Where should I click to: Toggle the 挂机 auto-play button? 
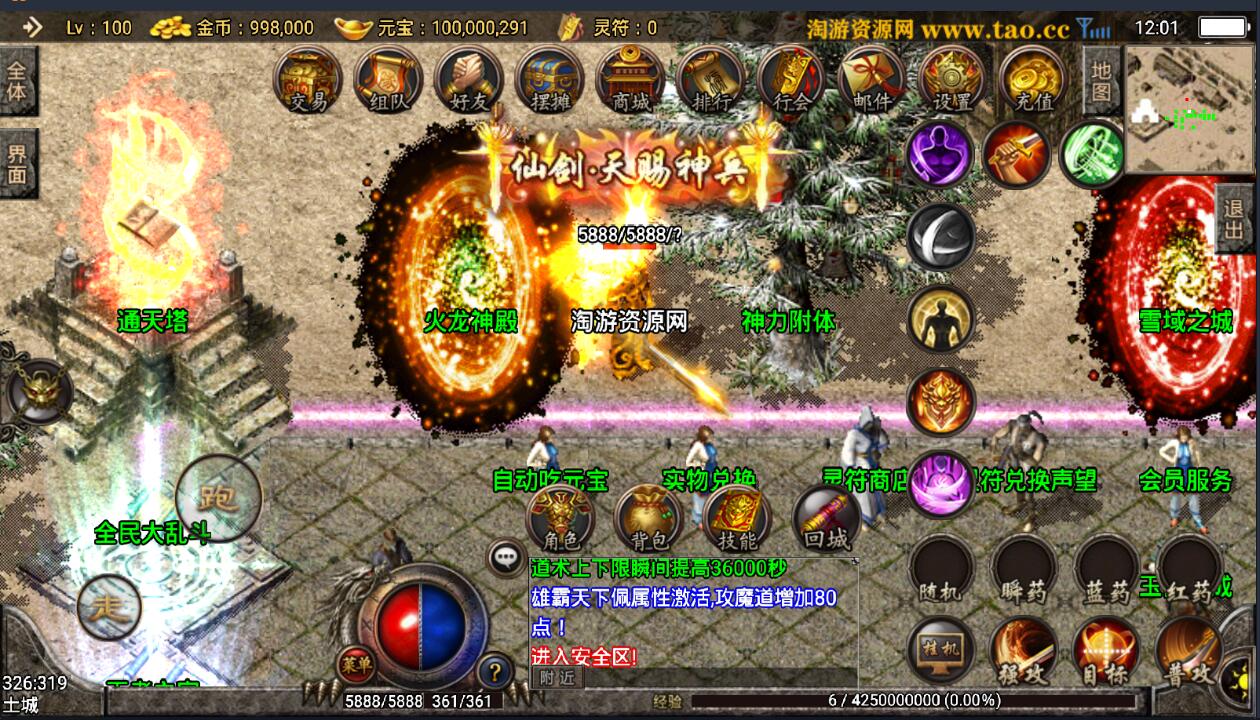[x=941, y=651]
